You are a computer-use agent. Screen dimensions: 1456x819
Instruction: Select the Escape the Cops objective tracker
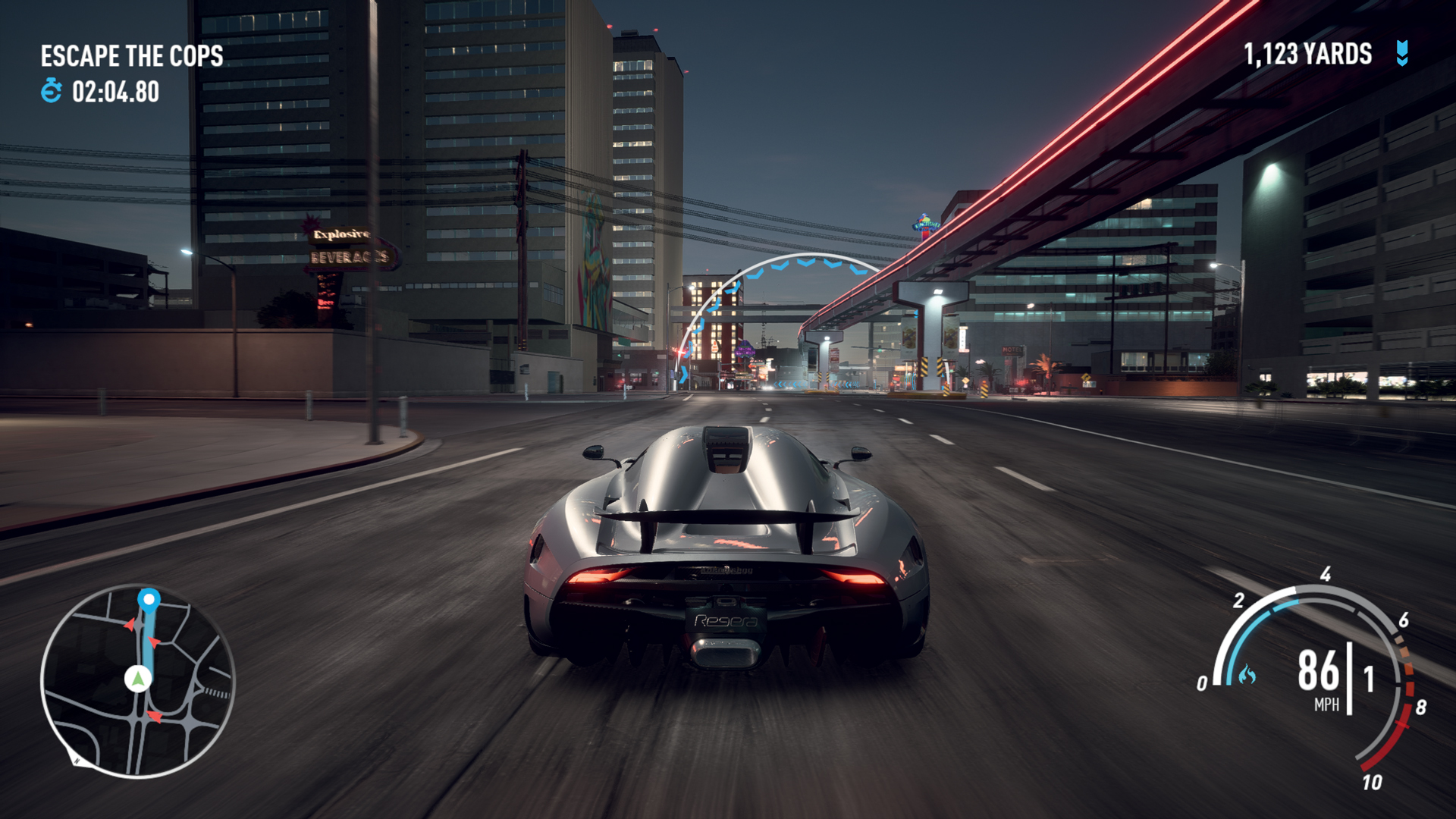[x=132, y=56]
